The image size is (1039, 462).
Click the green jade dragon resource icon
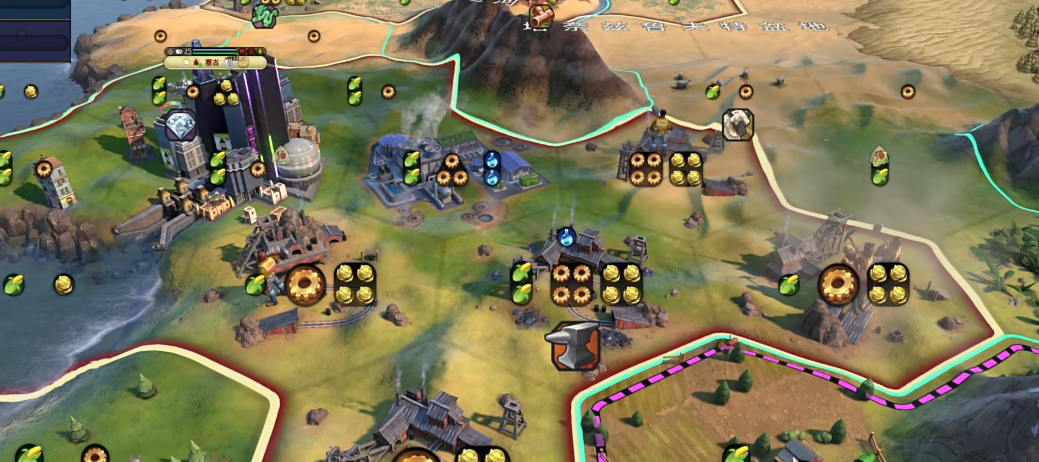click(x=264, y=15)
